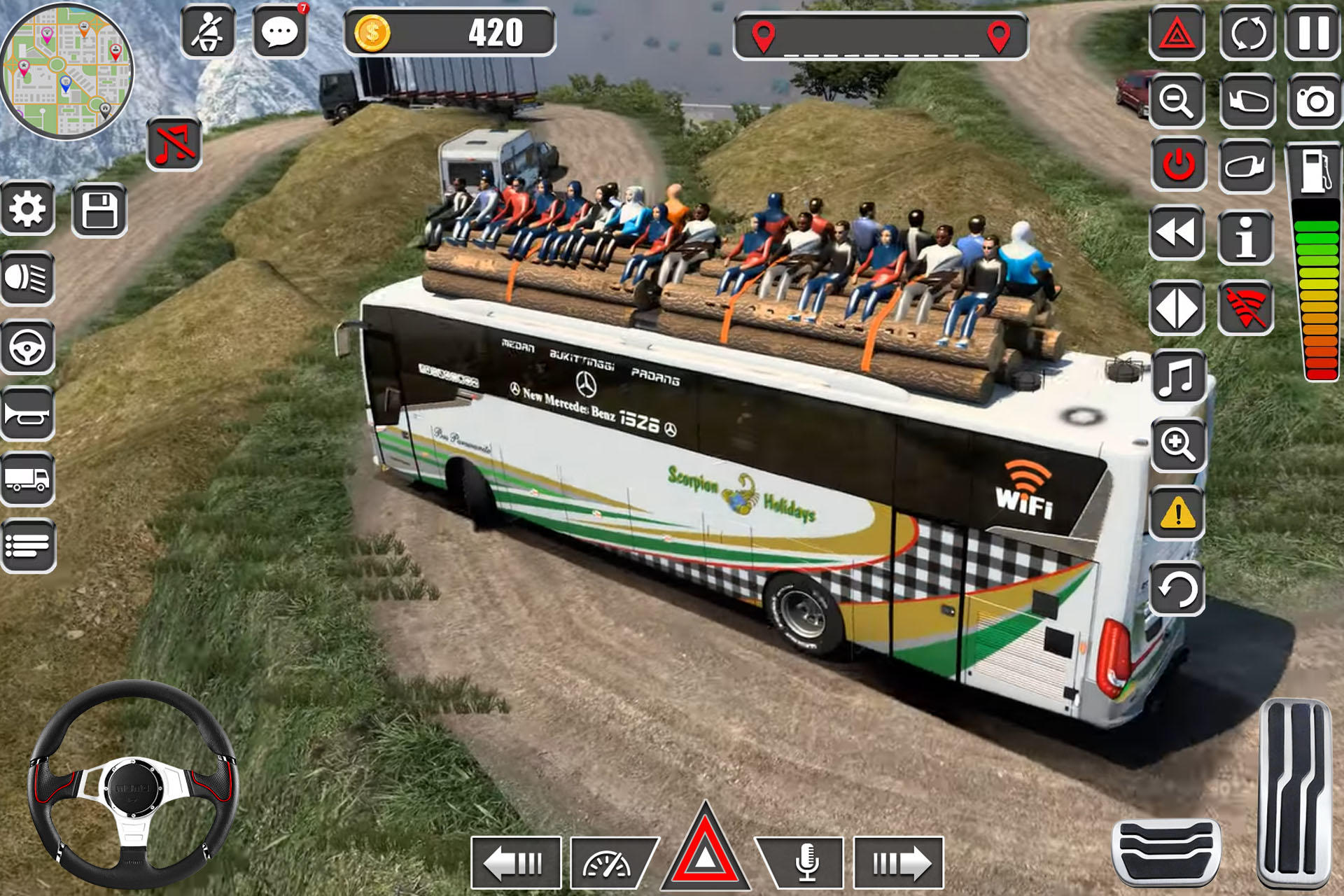Pause the game
This screenshot has height=896, width=1344.
click(x=1313, y=32)
